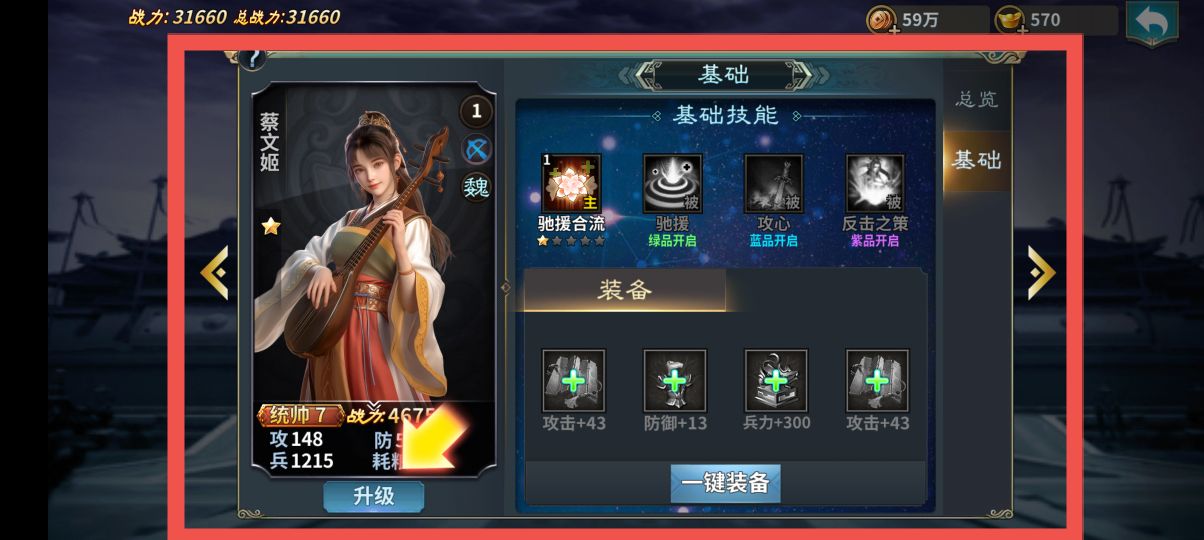Go to the previous hero with left arrow
The image size is (1204, 540).
(215, 272)
